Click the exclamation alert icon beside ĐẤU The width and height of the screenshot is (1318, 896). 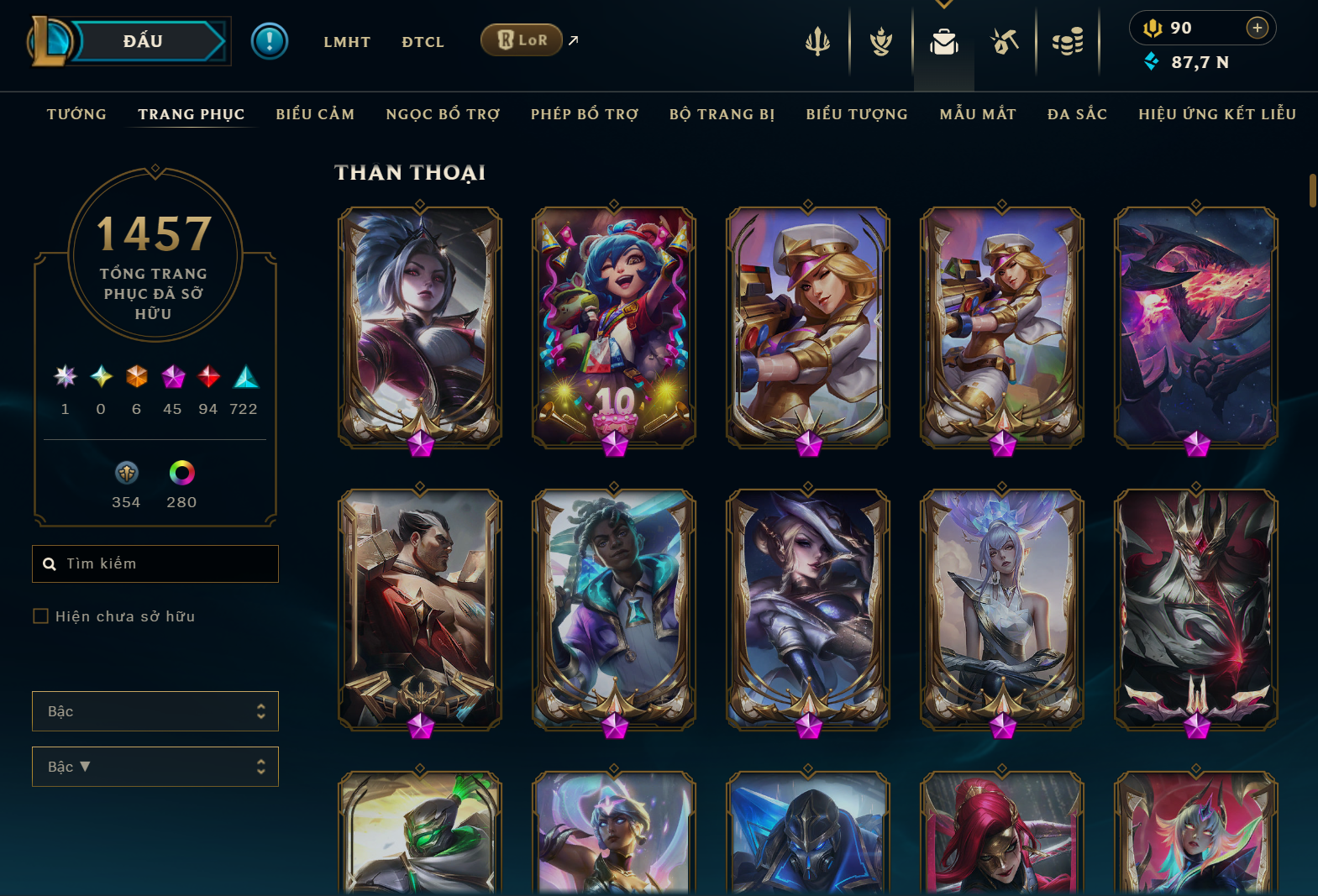(x=270, y=40)
